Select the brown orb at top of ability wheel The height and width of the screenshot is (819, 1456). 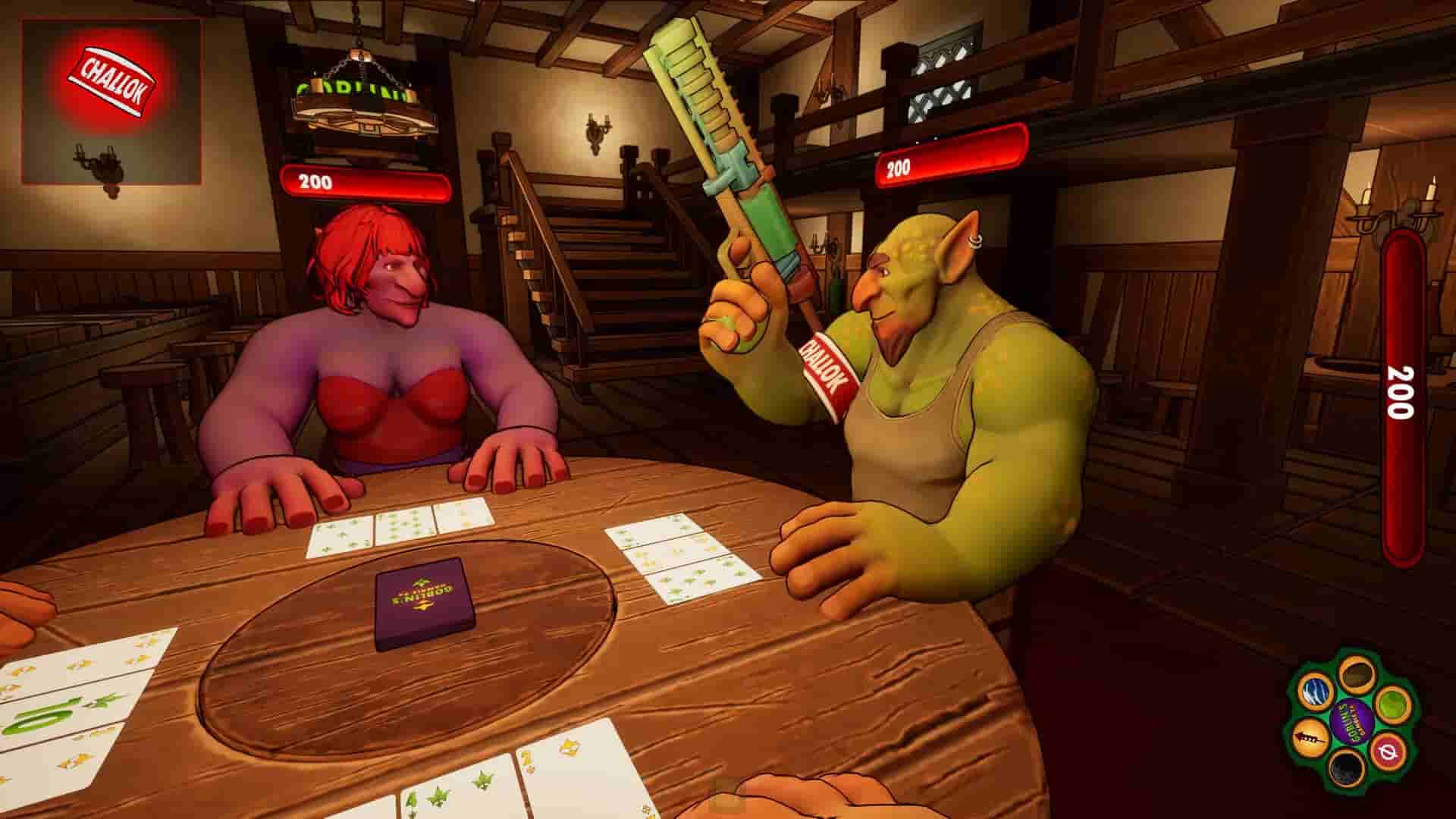[x=1357, y=673]
